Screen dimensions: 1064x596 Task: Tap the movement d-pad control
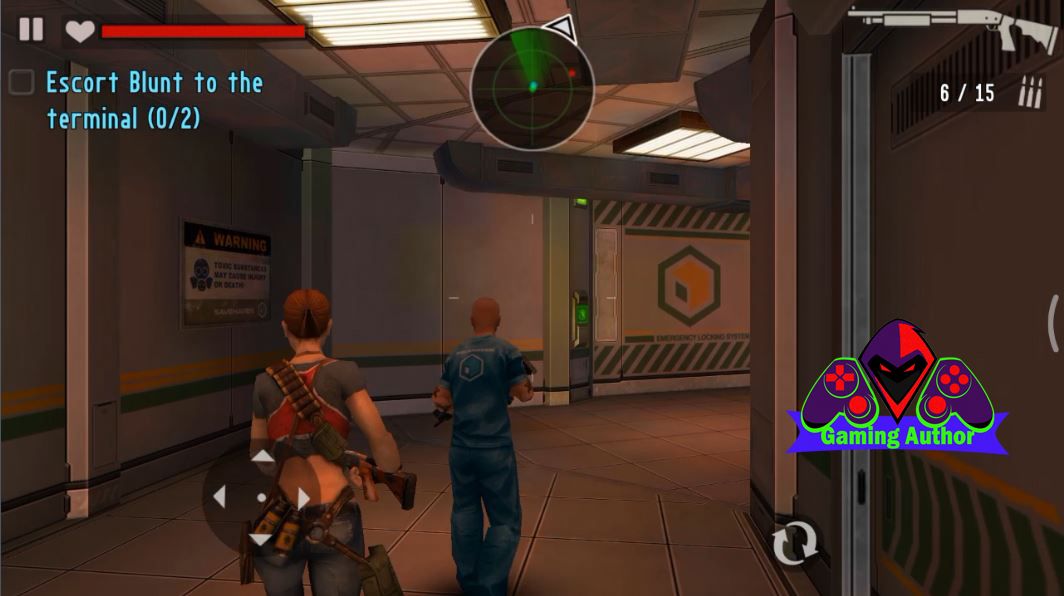(261, 497)
